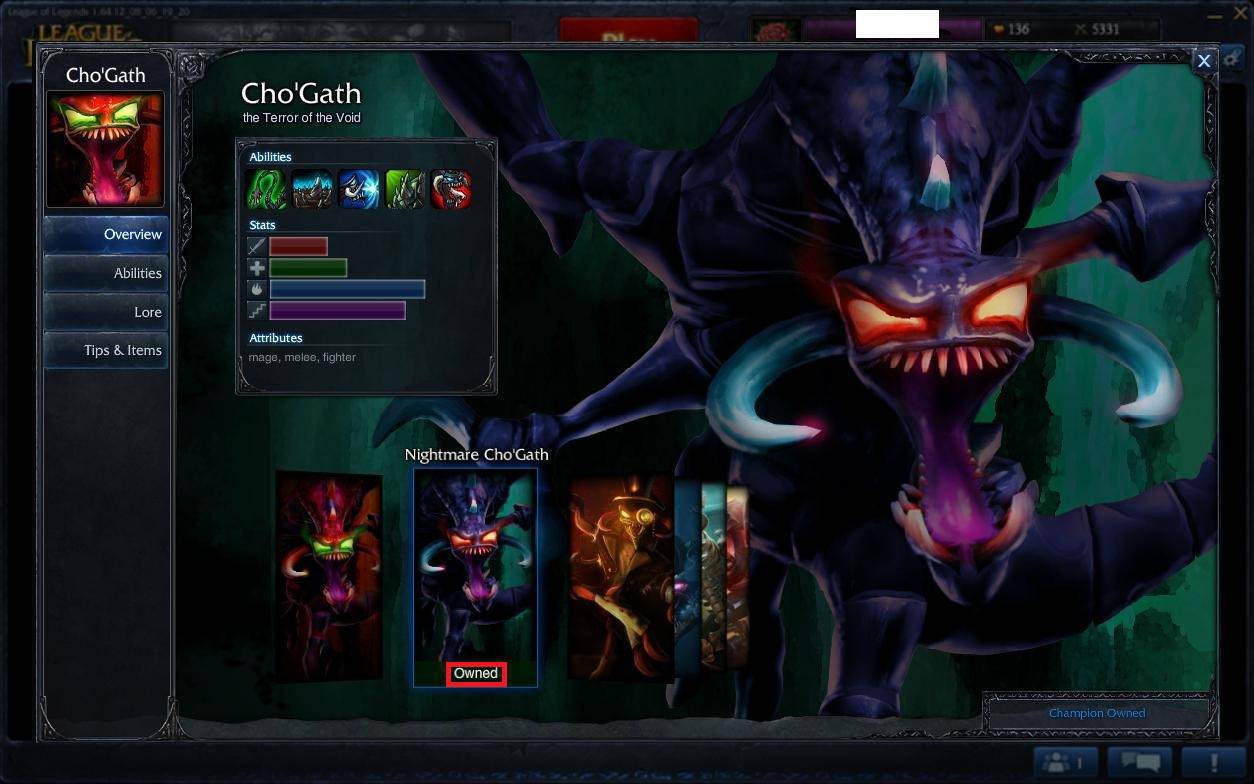Select the Carnivore passive ability icon

coord(265,189)
